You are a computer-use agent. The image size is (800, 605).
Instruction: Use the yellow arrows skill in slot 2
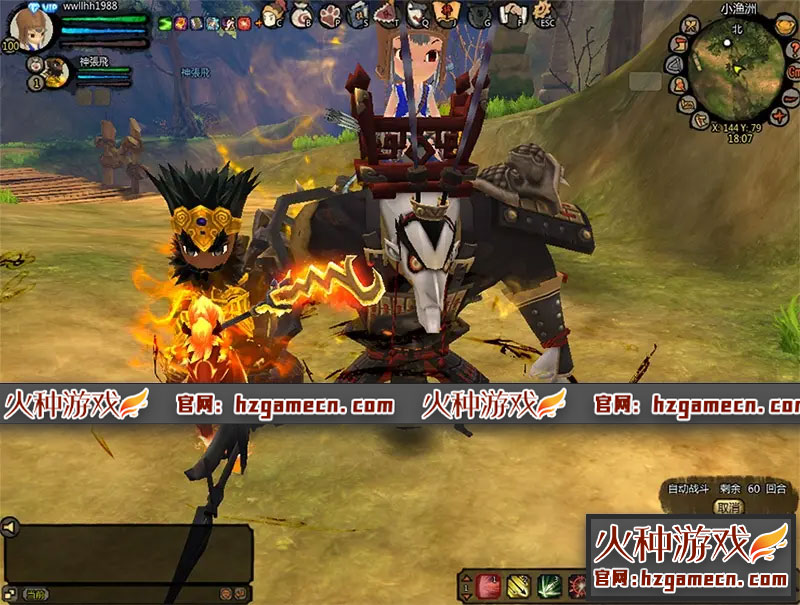click(518, 585)
